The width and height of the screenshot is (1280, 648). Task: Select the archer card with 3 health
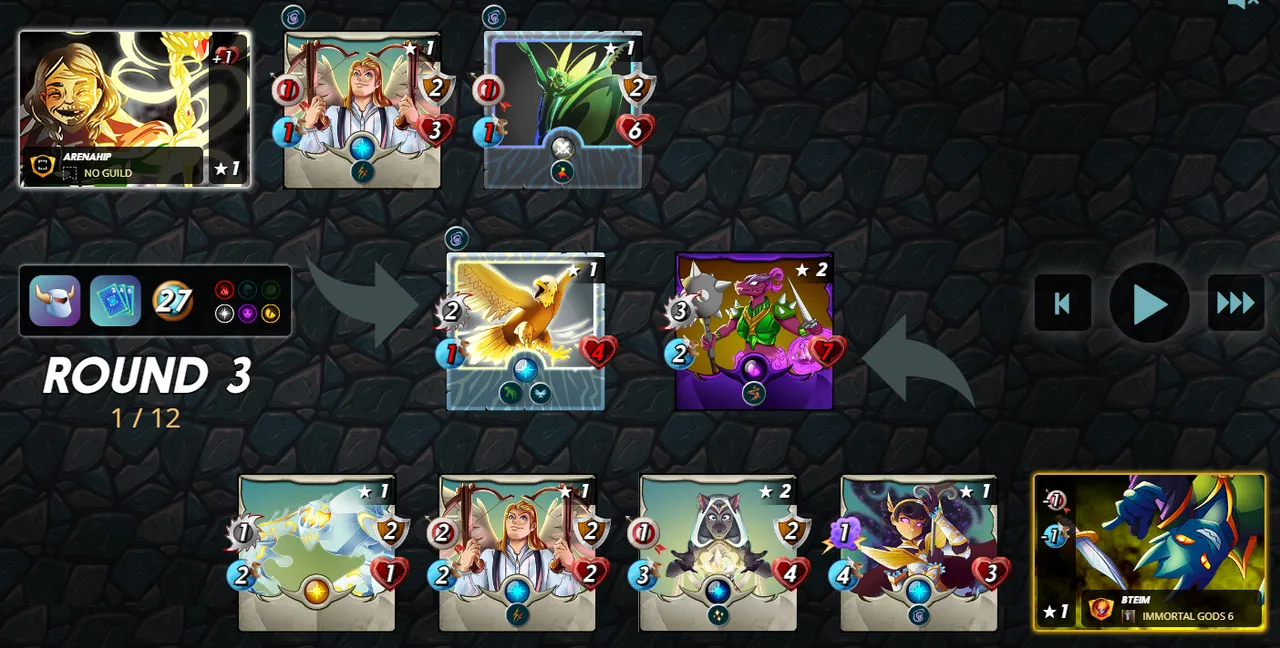click(362, 109)
